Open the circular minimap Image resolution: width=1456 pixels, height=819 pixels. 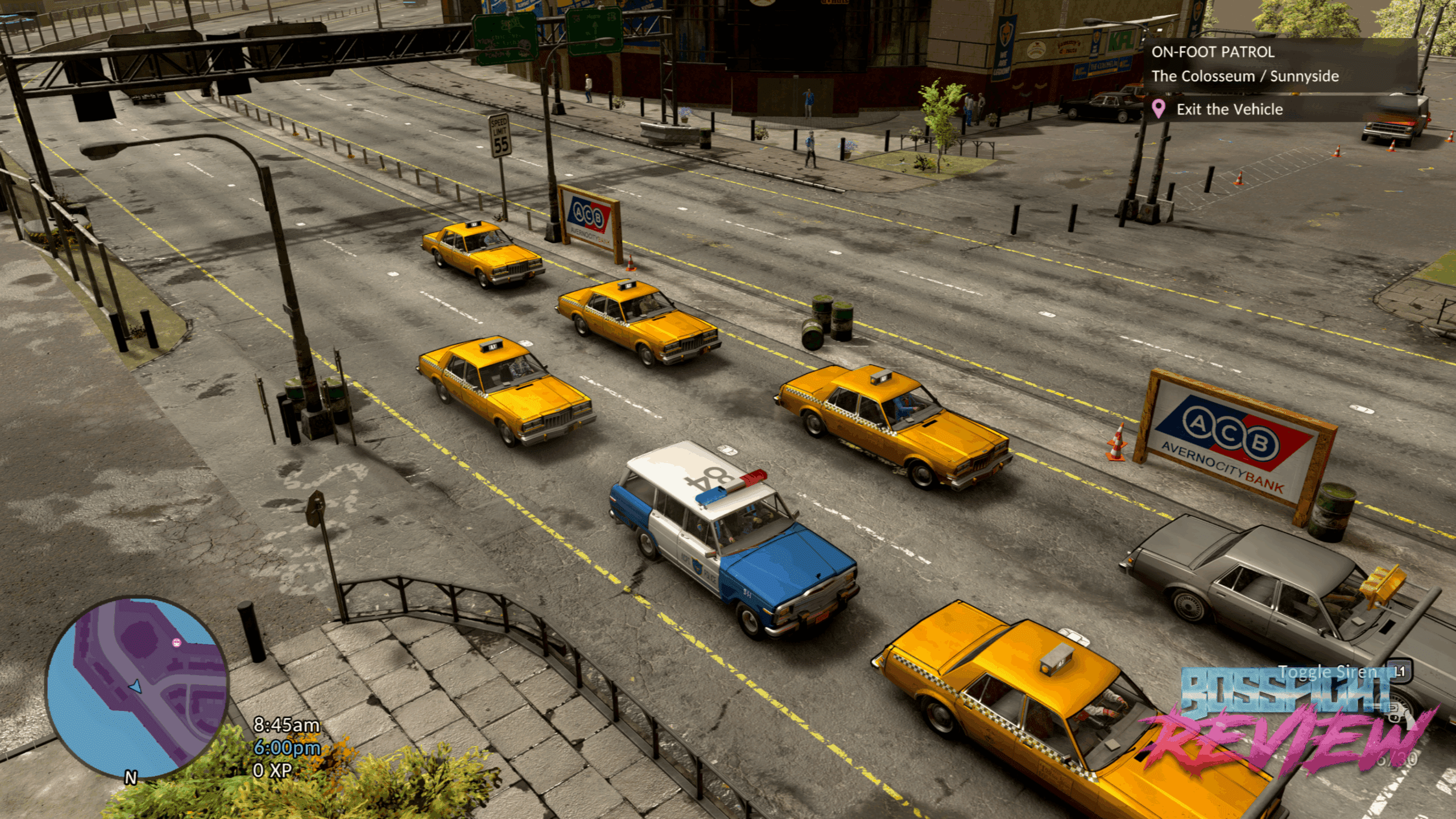pos(138,687)
